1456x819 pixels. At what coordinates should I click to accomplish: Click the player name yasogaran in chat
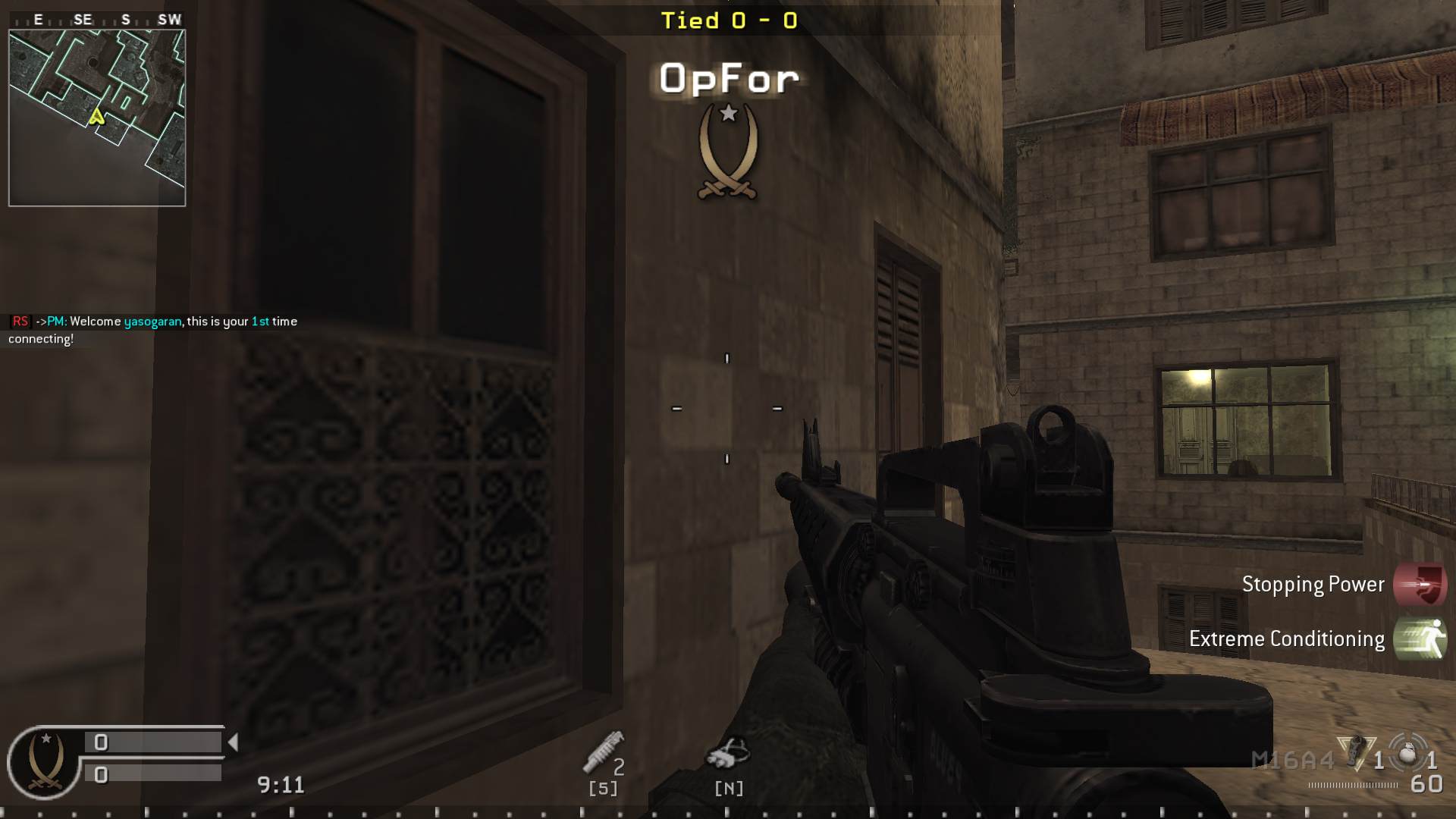(x=152, y=321)
